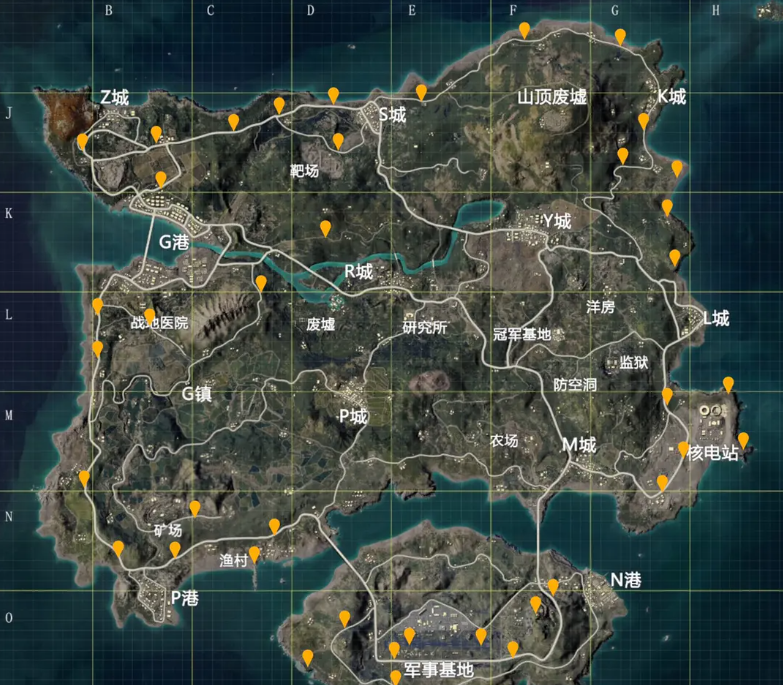Click the 渔村 location label
The width and height of the screenshot is (783, 685).
point(233,562)
